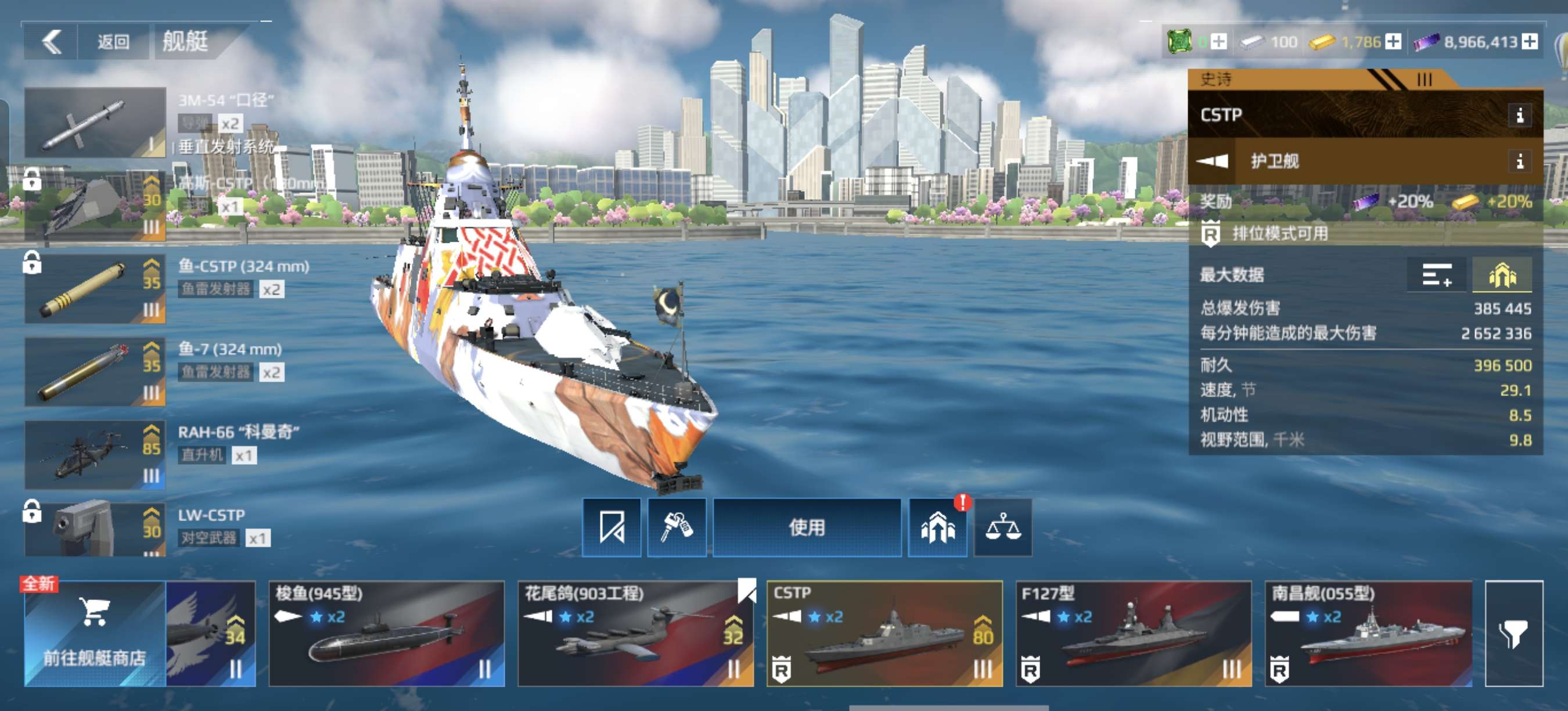Click the 使用 button
The width and height of the screenshot is (1568, 711).
click(x=807, y=527)
